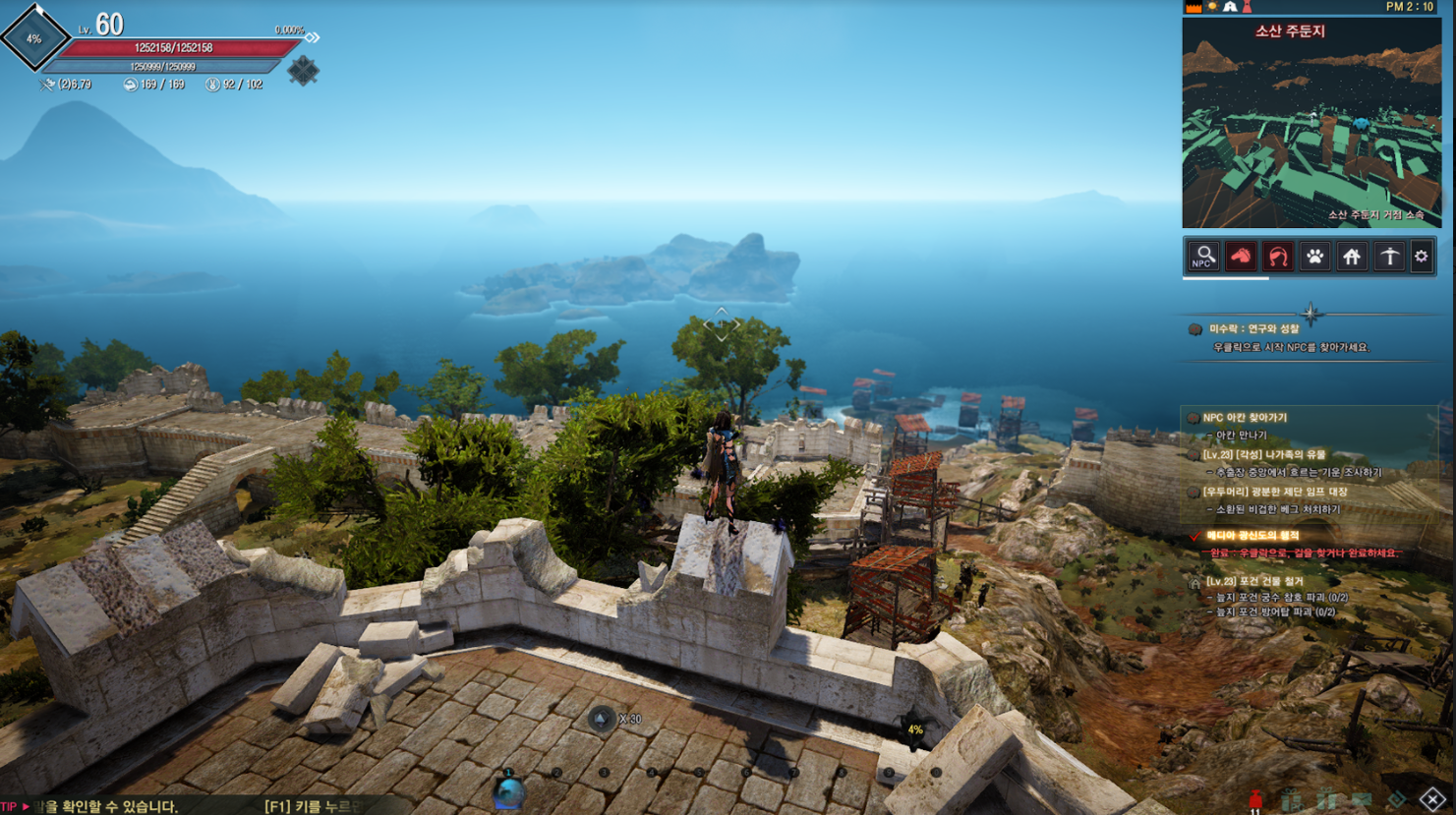Click the house icon button
This screenshot has width=1456, height=815.
coord(1352,257)
